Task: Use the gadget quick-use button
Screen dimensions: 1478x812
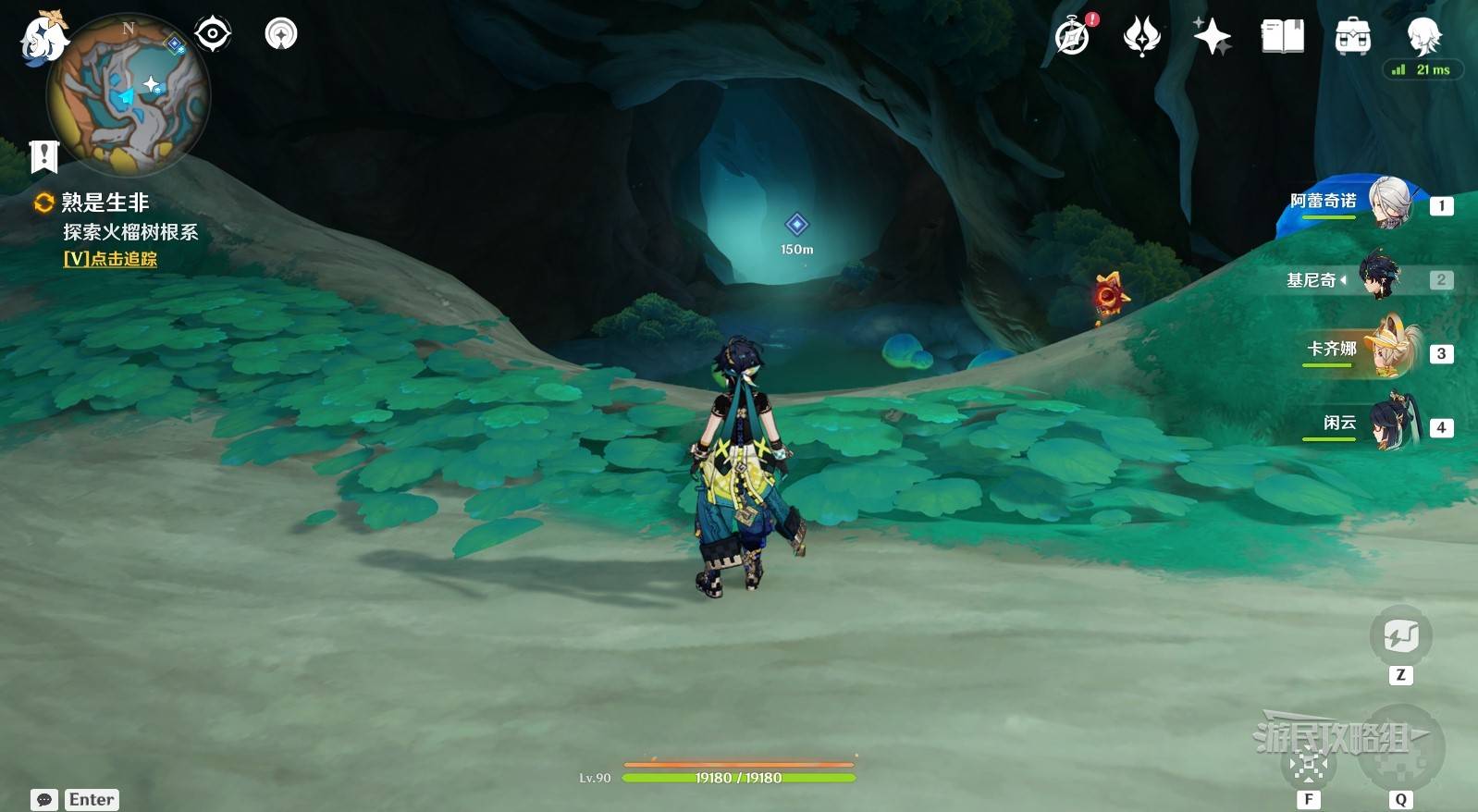Action: [x=1400, y=636]
